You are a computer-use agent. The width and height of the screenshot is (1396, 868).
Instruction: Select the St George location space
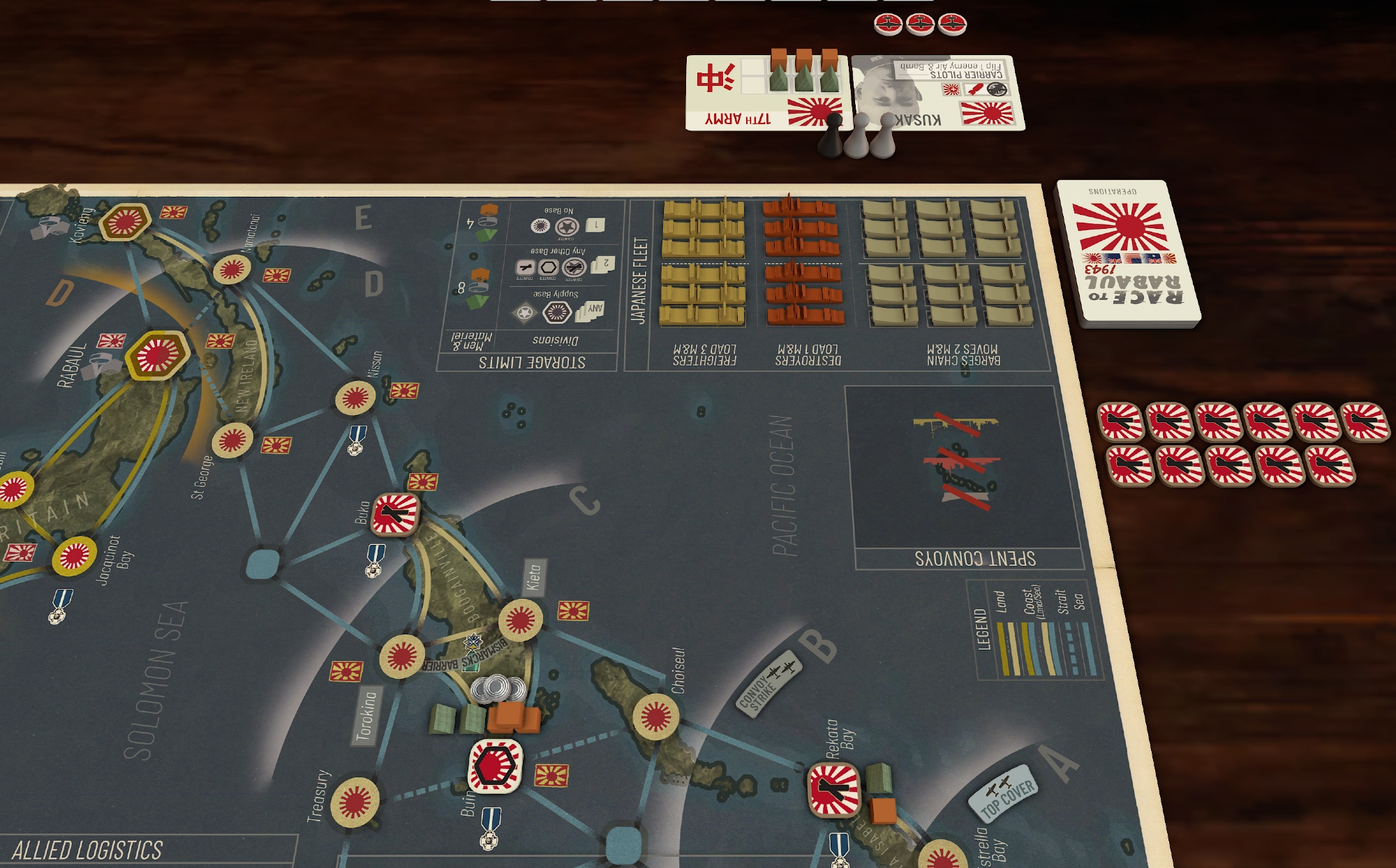click(x=232, y=440)
